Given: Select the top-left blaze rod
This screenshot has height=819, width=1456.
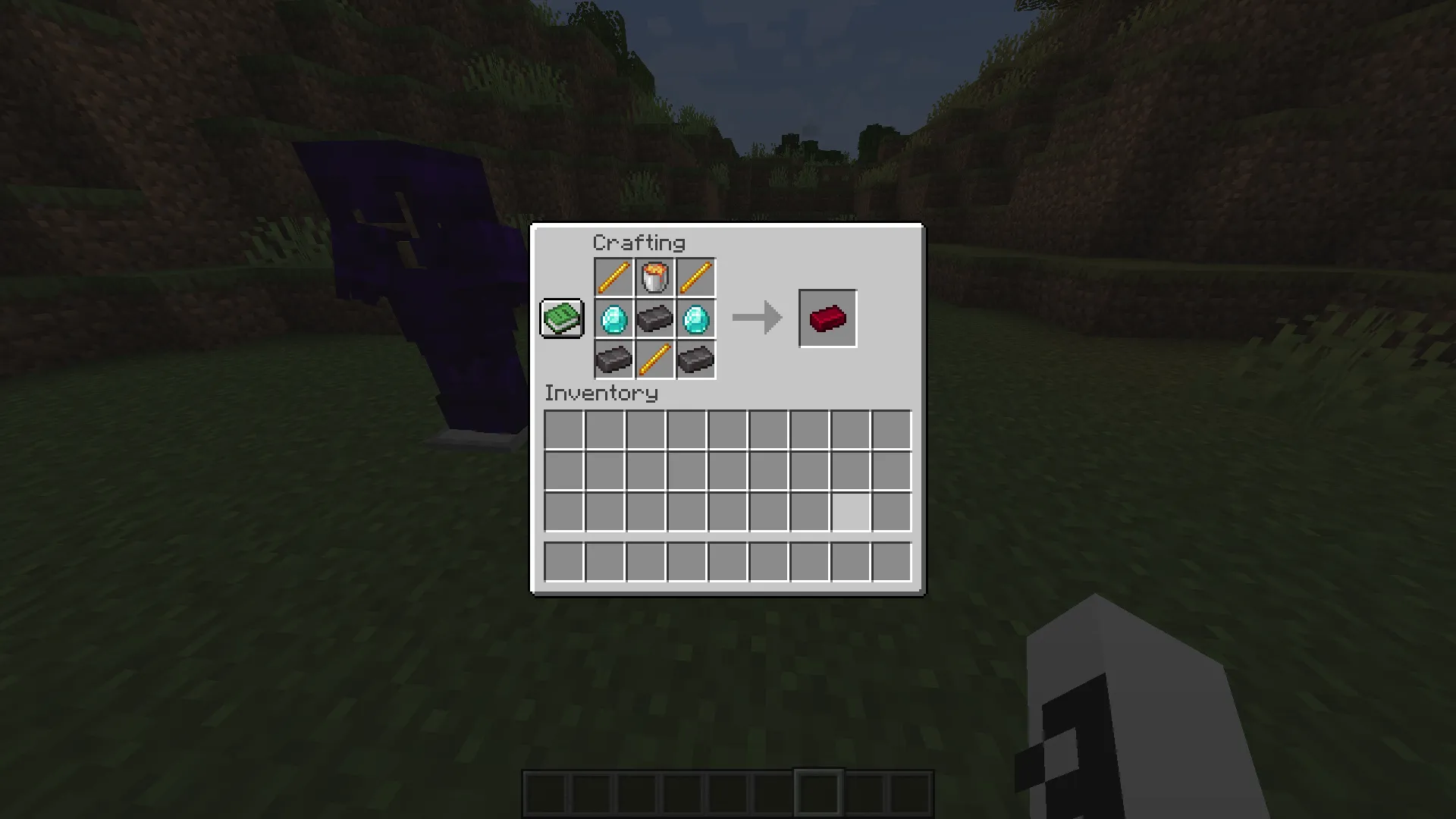Looking at the screenshot, I should (x=613, y=277).
